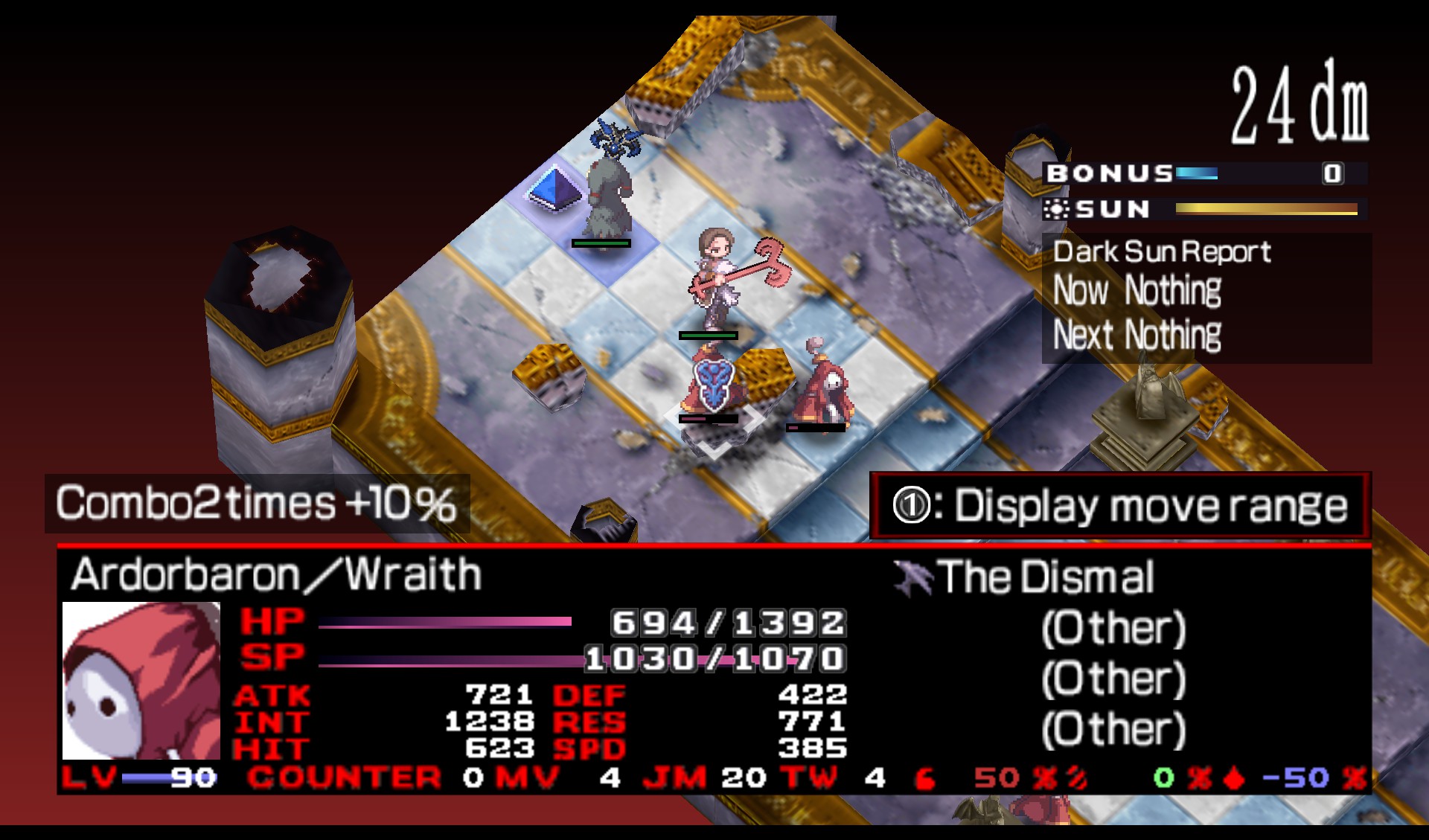Click the Ardorbaron Wraith portrait
Image resolution: width=1429 pixels, height=840 pixels.
pyautogui.click(x=141, y=680)
